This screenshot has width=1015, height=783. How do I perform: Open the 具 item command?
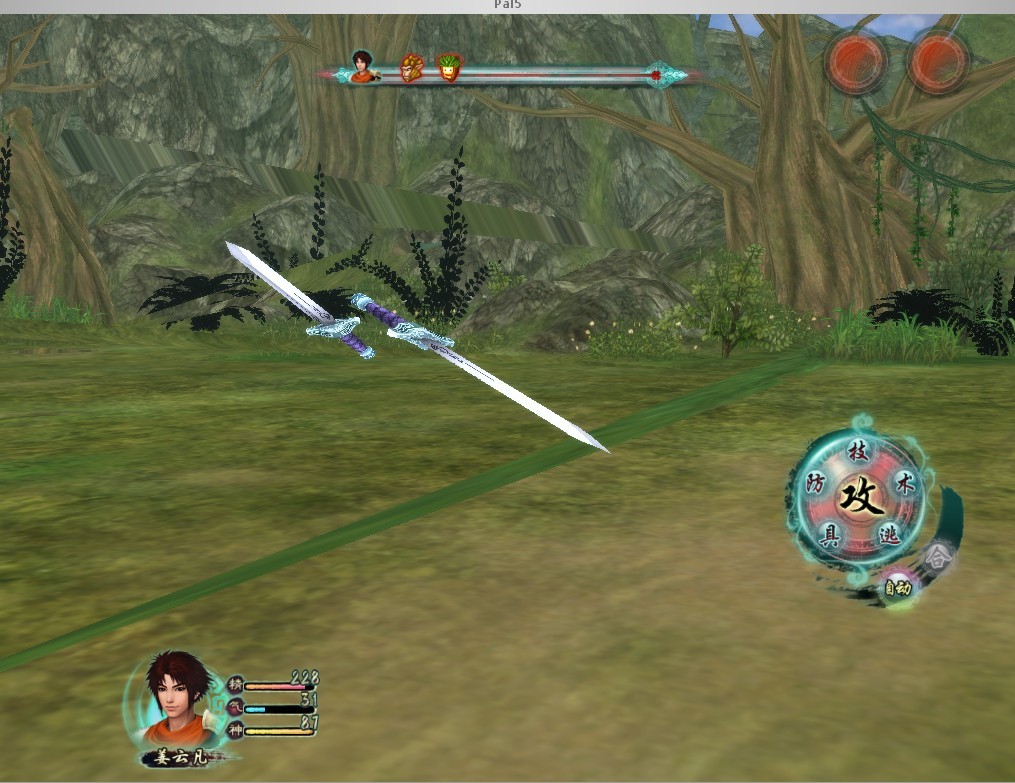point(830,534)
